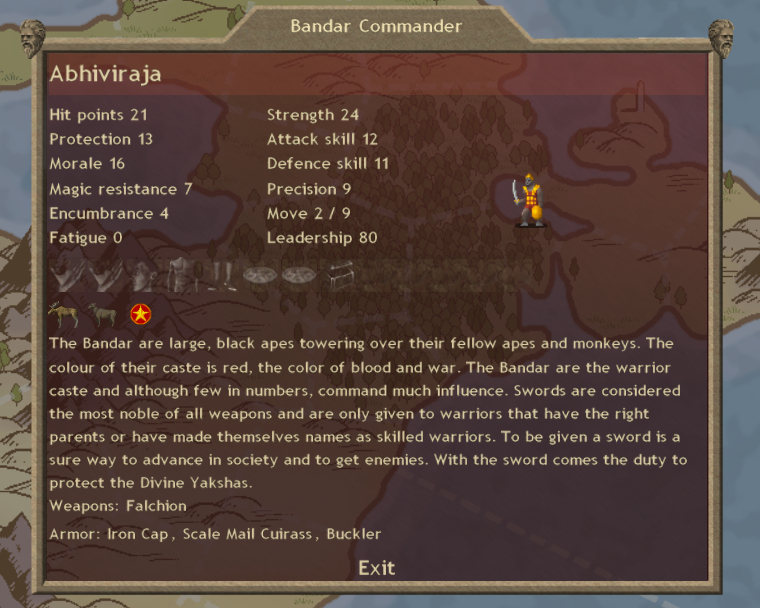Screen dimensions: 760x608
Task: Show details for the Protection stat
Action: pyautogui.click(x=101, y=139)
